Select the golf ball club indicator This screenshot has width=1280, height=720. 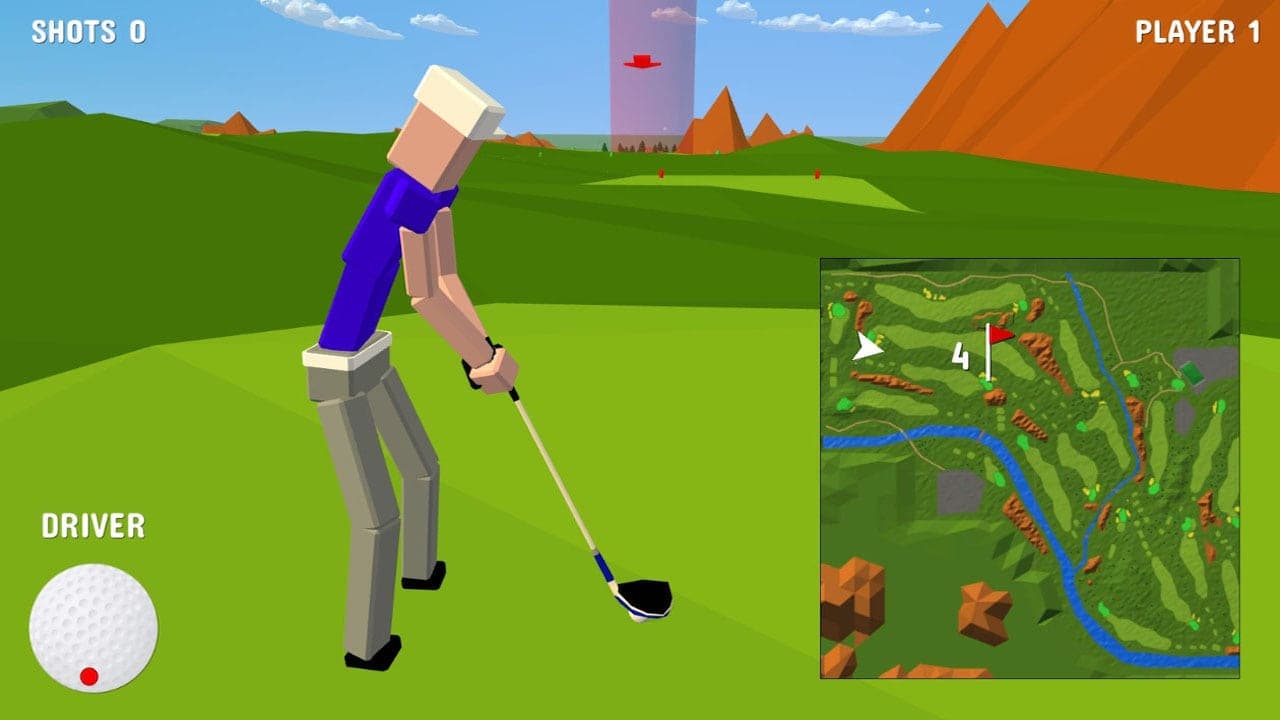[90, 625]
